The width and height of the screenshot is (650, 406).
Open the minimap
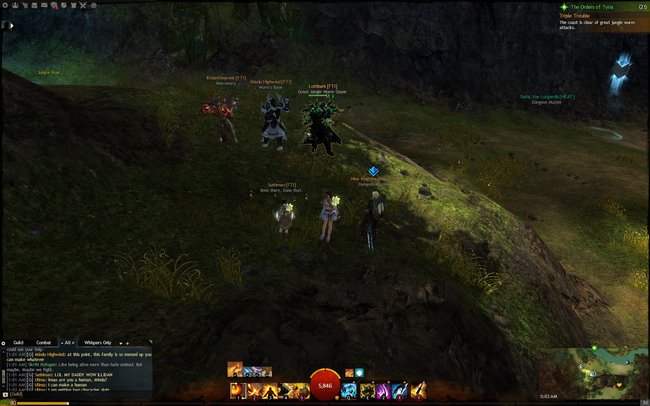tap(592, 371)
